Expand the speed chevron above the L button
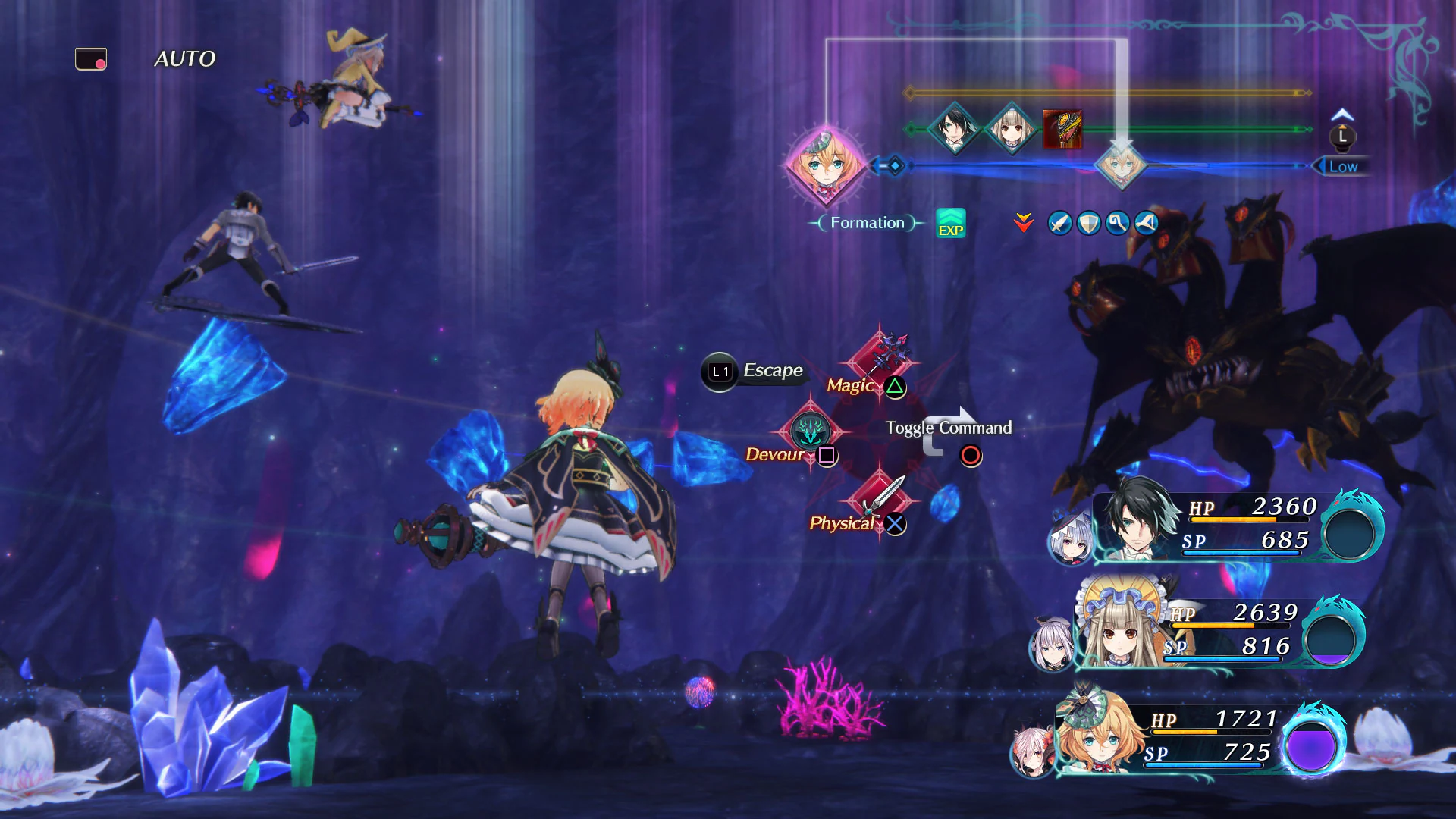The image size is (1456, 819). (1341, 112)
